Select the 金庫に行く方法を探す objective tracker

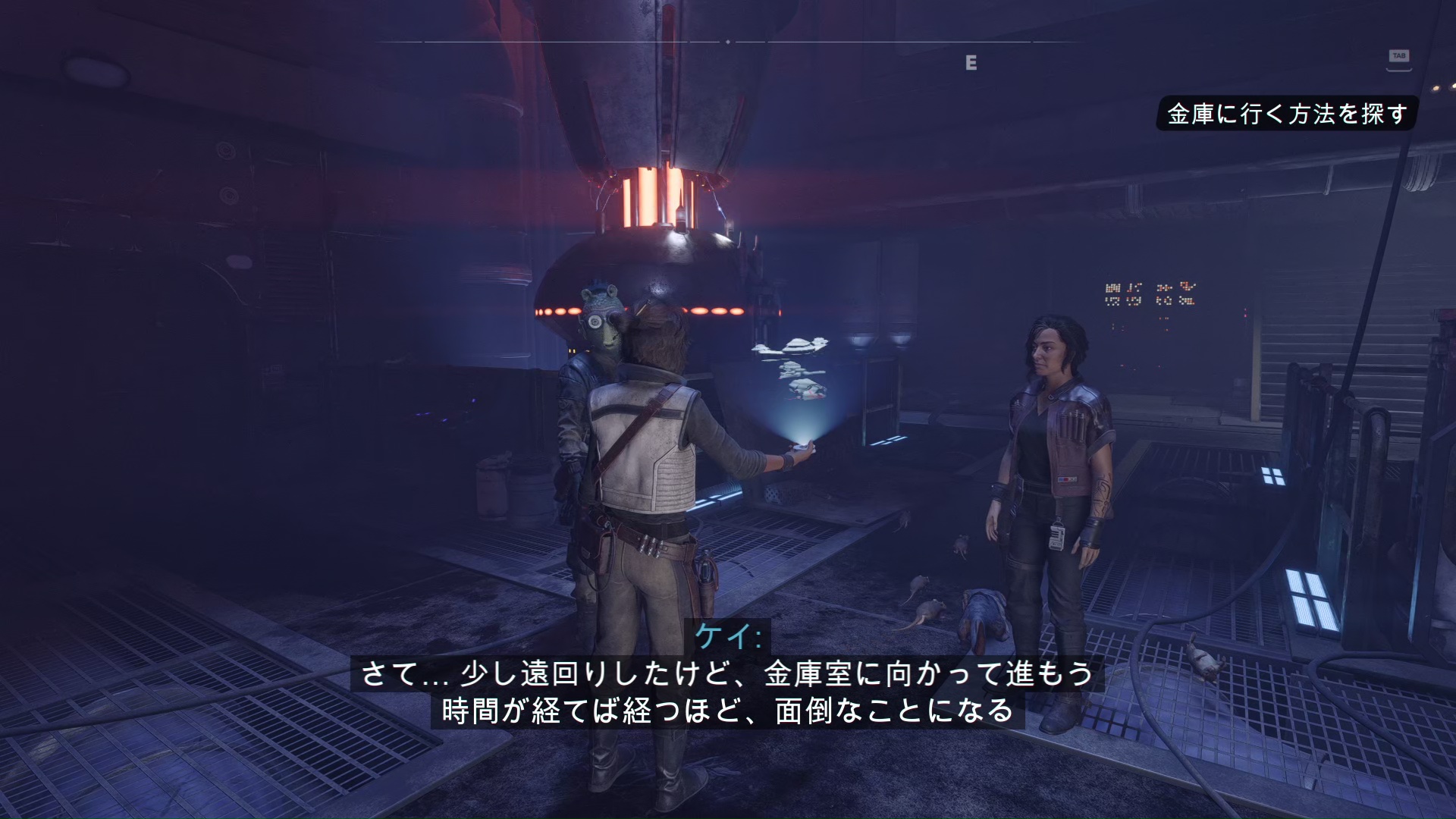point(1287,114)
